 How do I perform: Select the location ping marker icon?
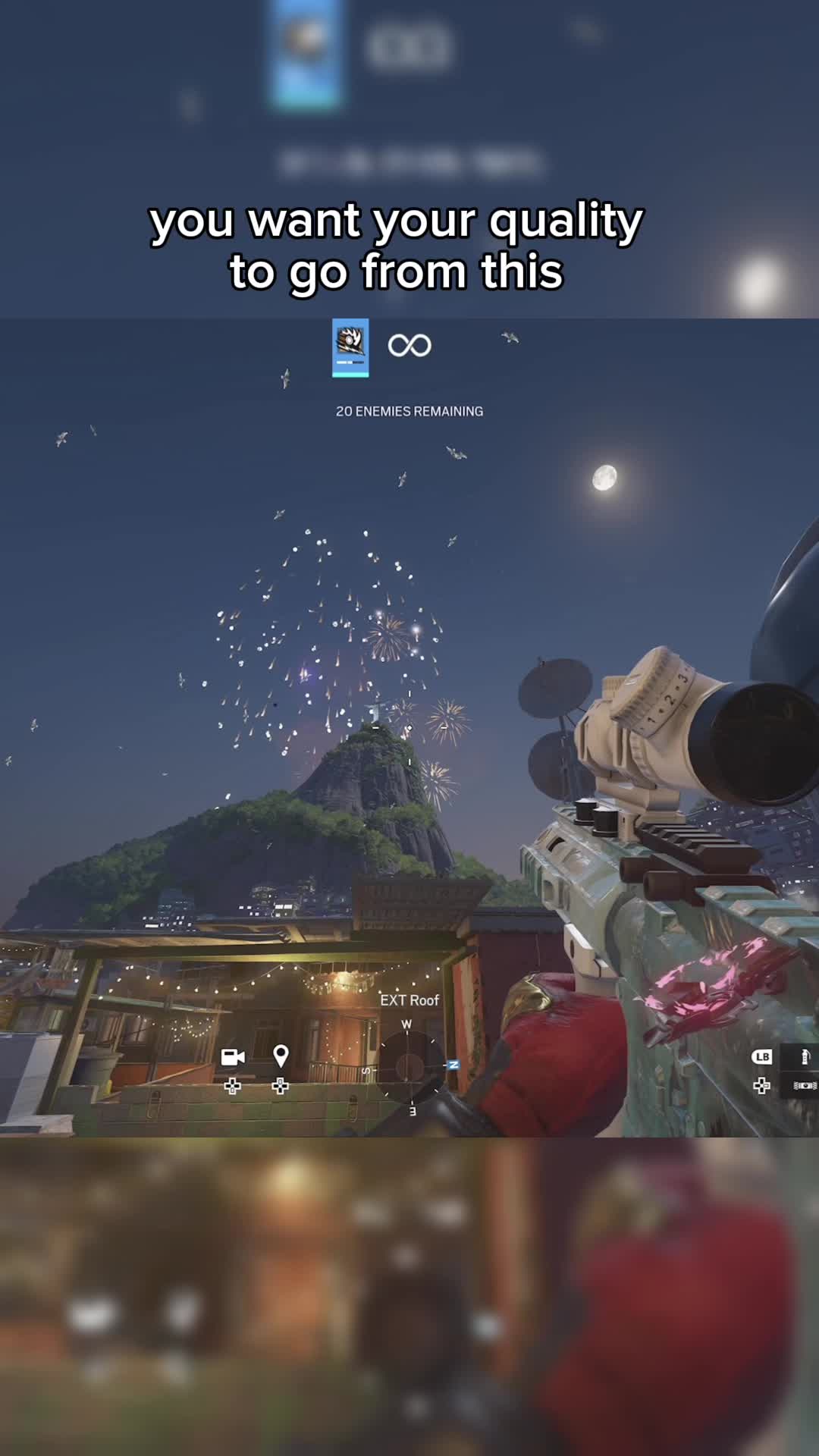tap(281, 1056)
